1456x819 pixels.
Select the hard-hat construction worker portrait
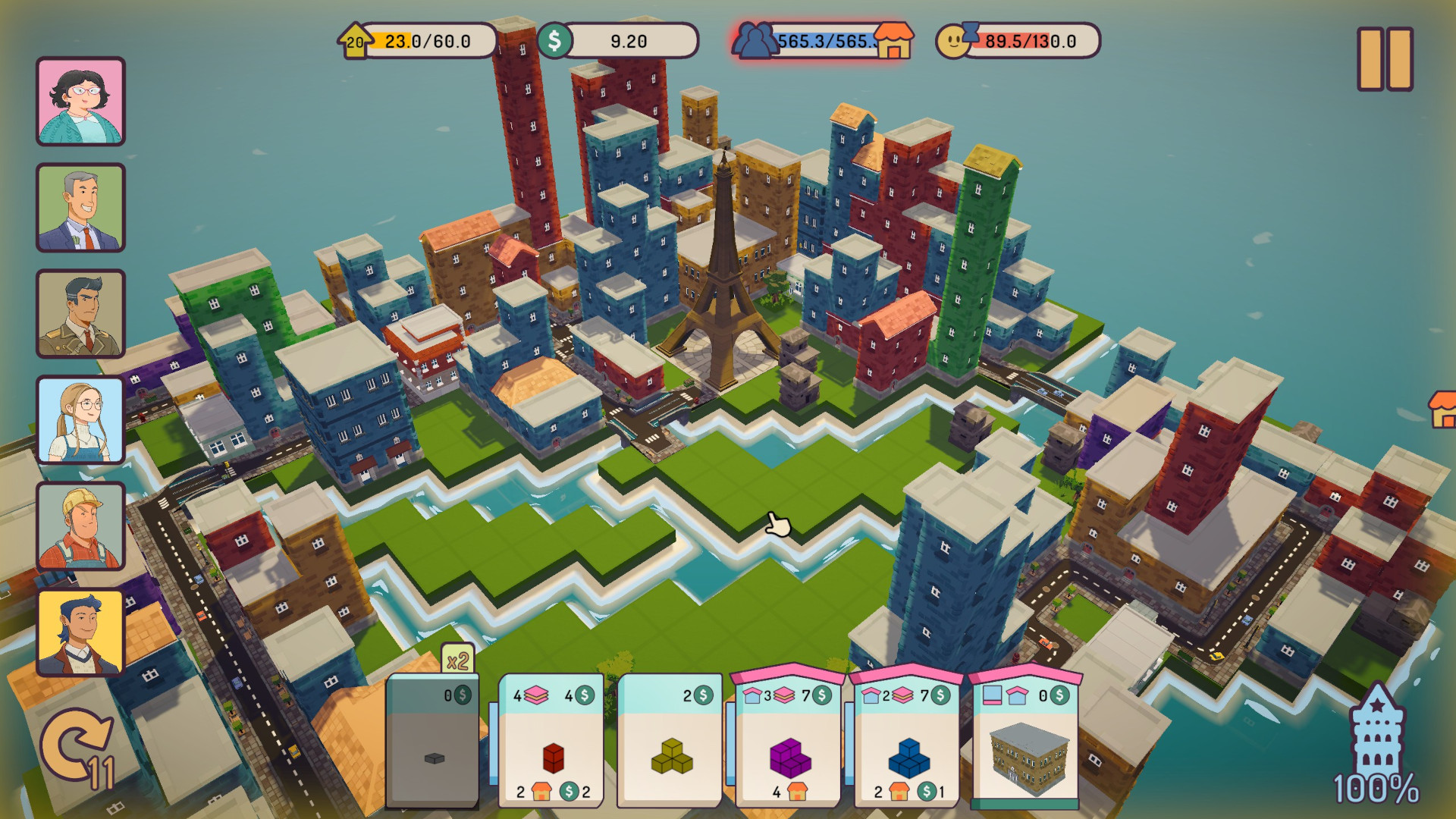point(80,526)
